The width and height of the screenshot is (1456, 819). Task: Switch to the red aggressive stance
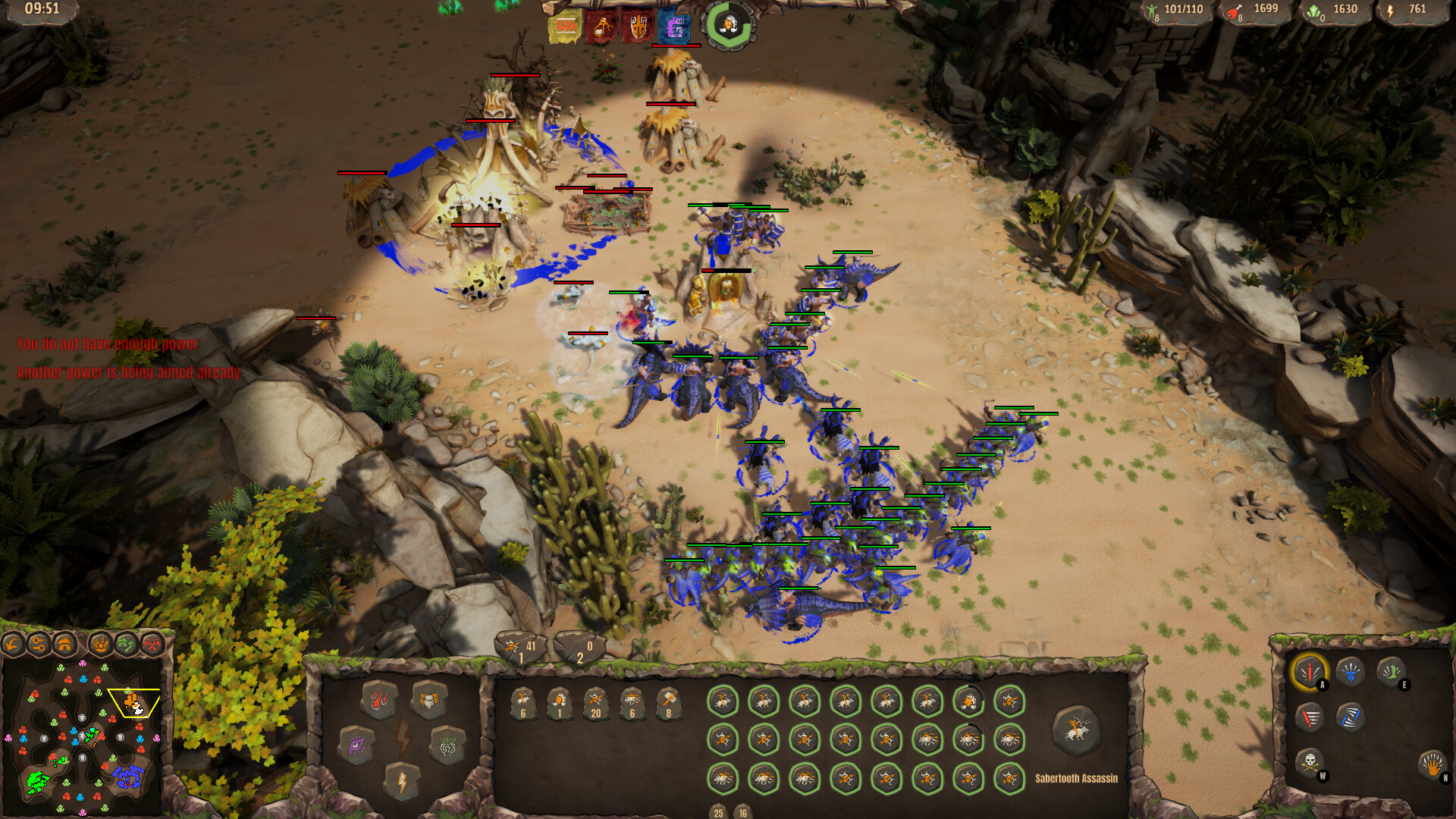click(1310, 717)
